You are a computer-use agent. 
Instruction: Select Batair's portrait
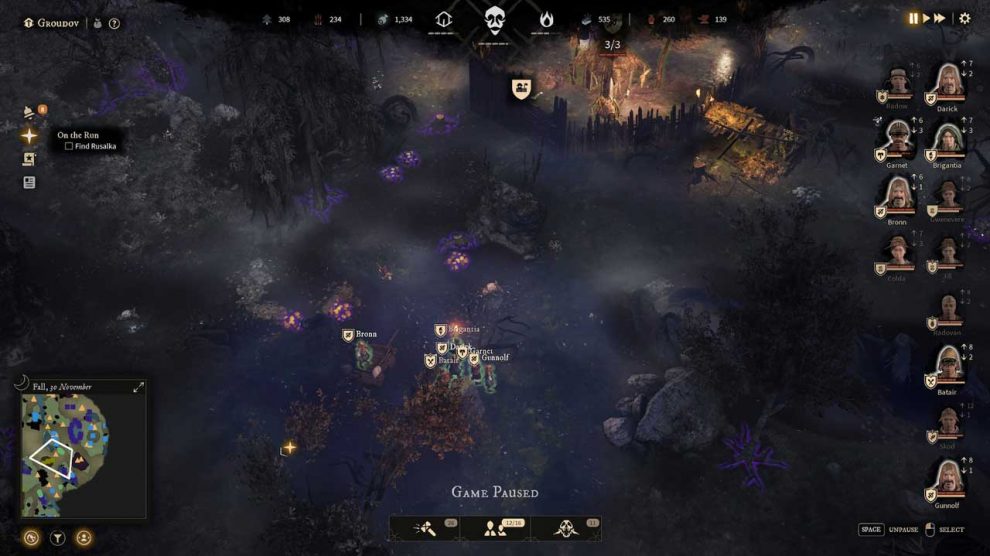click(x=947, y=365)
